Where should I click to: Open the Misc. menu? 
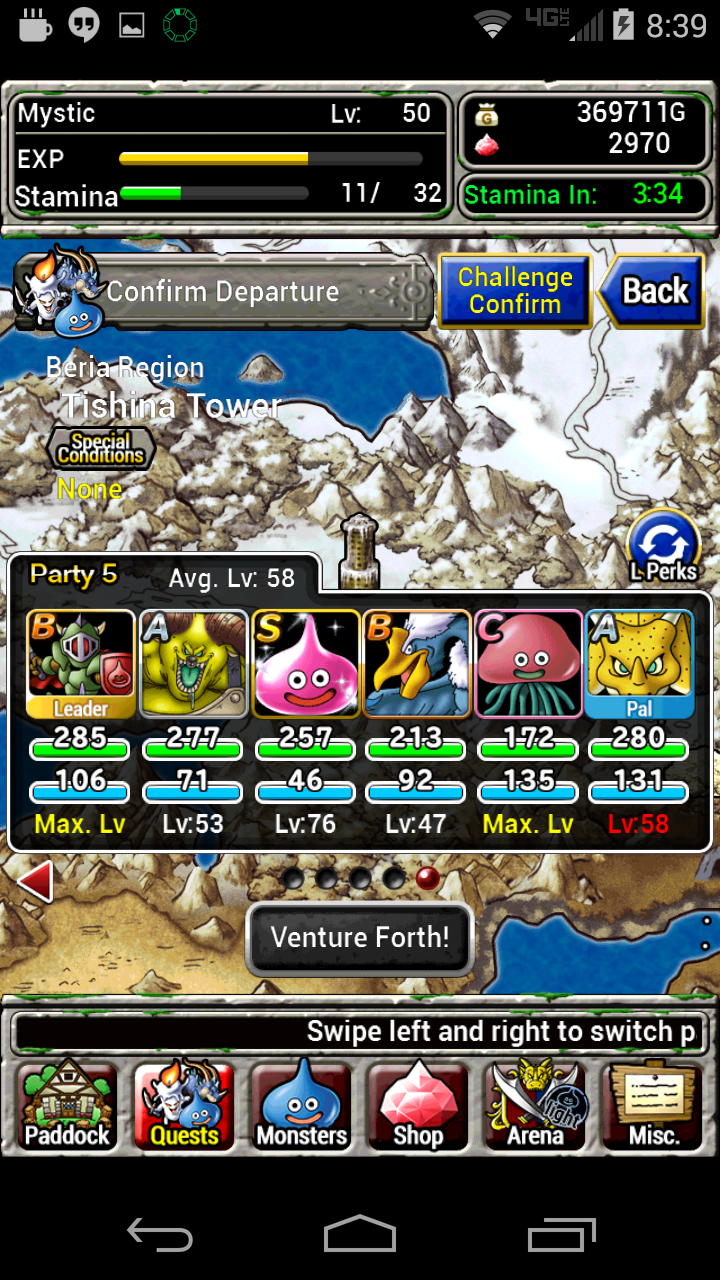click(x=654, y=1106)
